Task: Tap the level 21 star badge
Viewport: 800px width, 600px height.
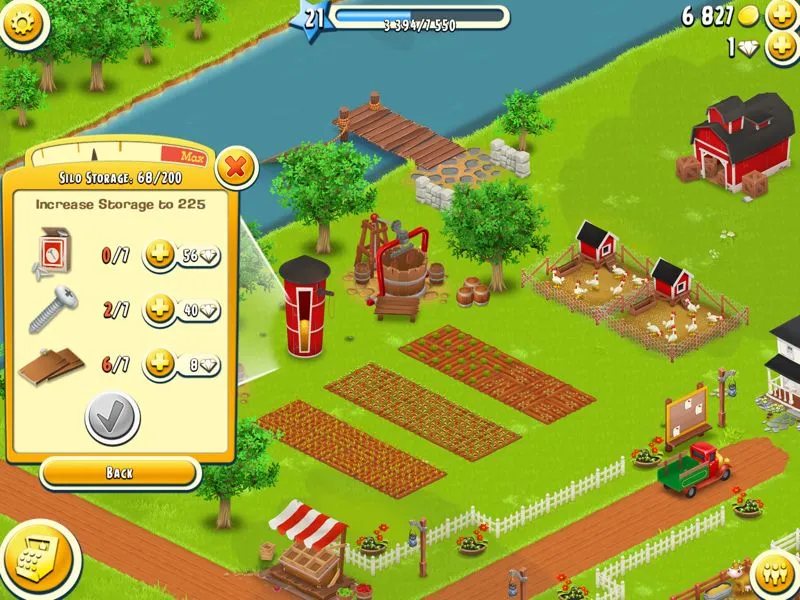Action: [312, 18]
